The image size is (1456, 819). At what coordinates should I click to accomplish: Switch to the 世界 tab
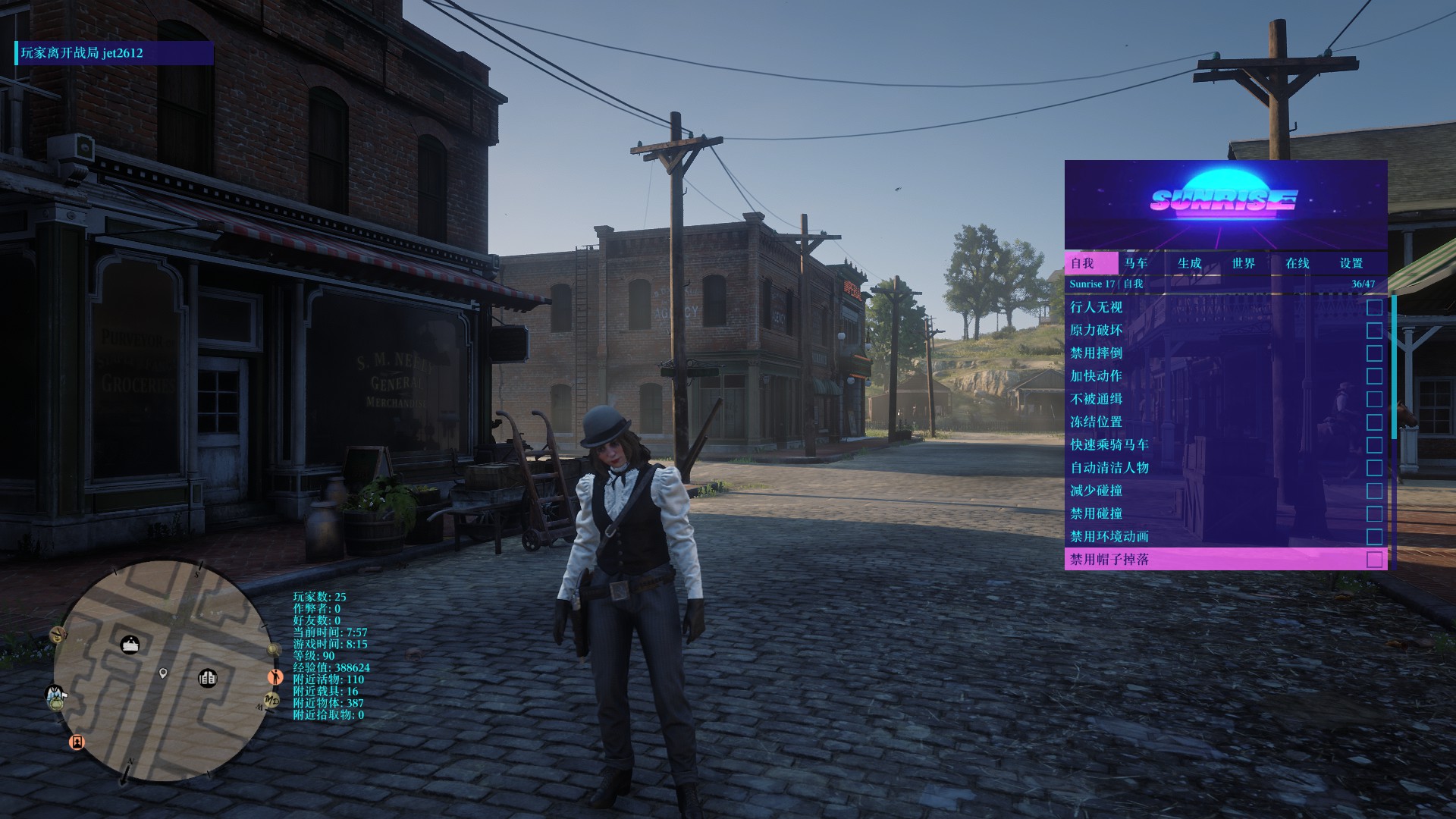tap(1244, 263)
